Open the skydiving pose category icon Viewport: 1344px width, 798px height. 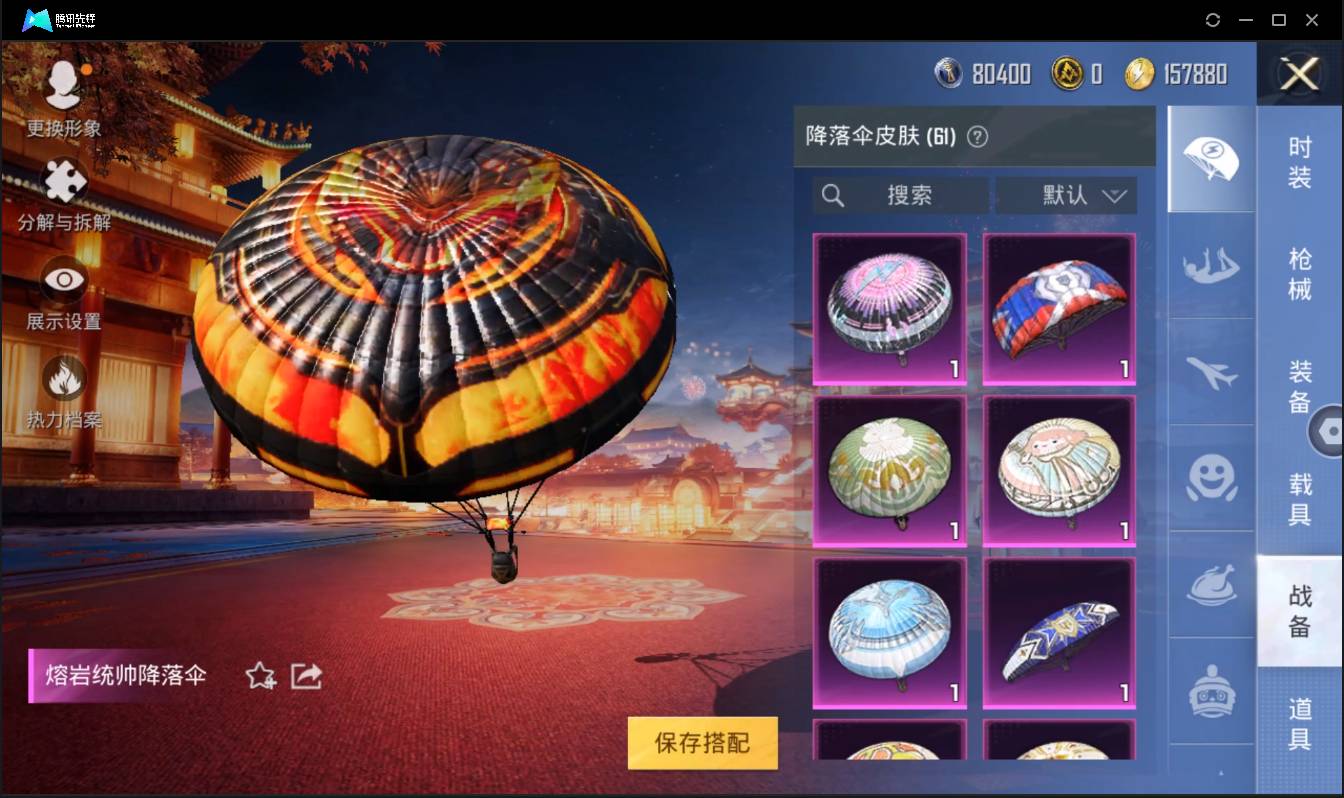click(1211, 266)
